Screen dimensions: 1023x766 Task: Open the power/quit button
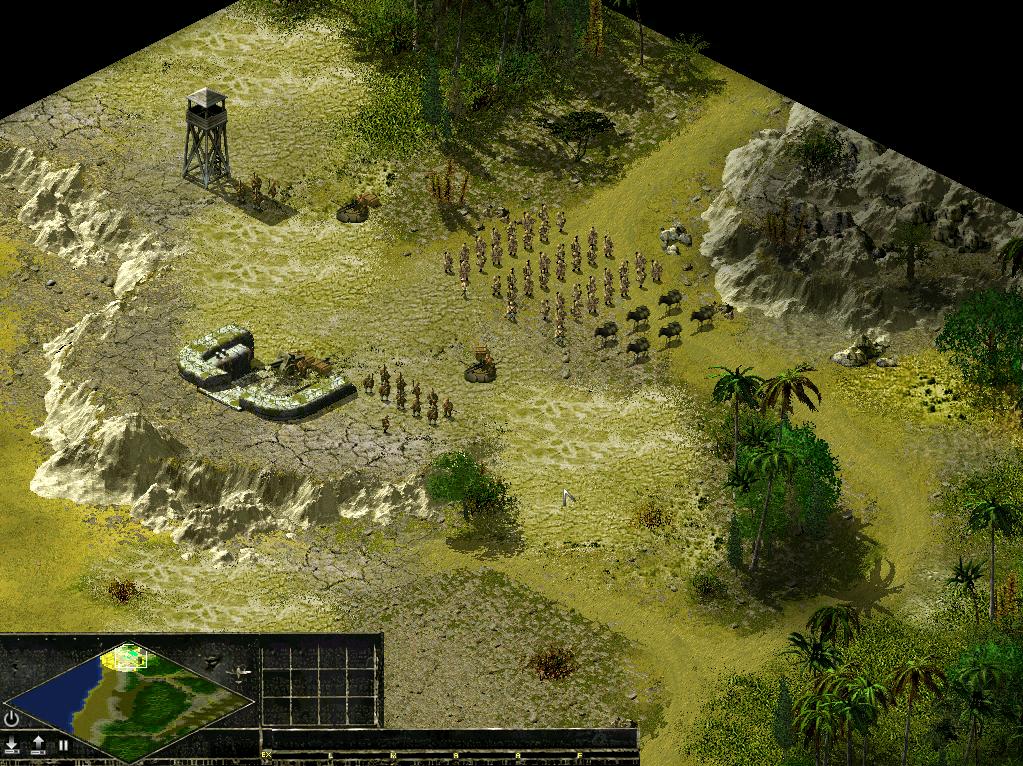pyautogui.click(x=12, y=718)
